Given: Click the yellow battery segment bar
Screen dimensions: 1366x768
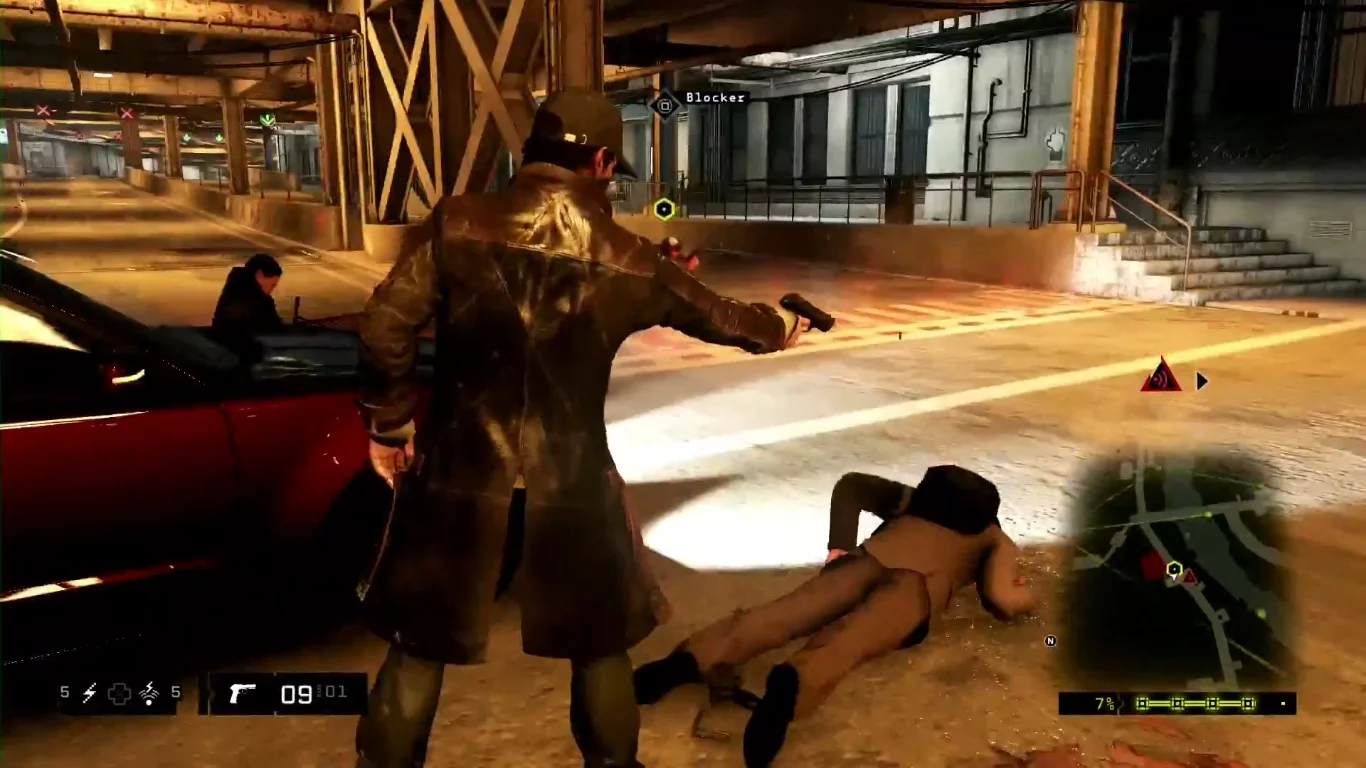Looking at the screenshot, I should (x=1194, y=704).
